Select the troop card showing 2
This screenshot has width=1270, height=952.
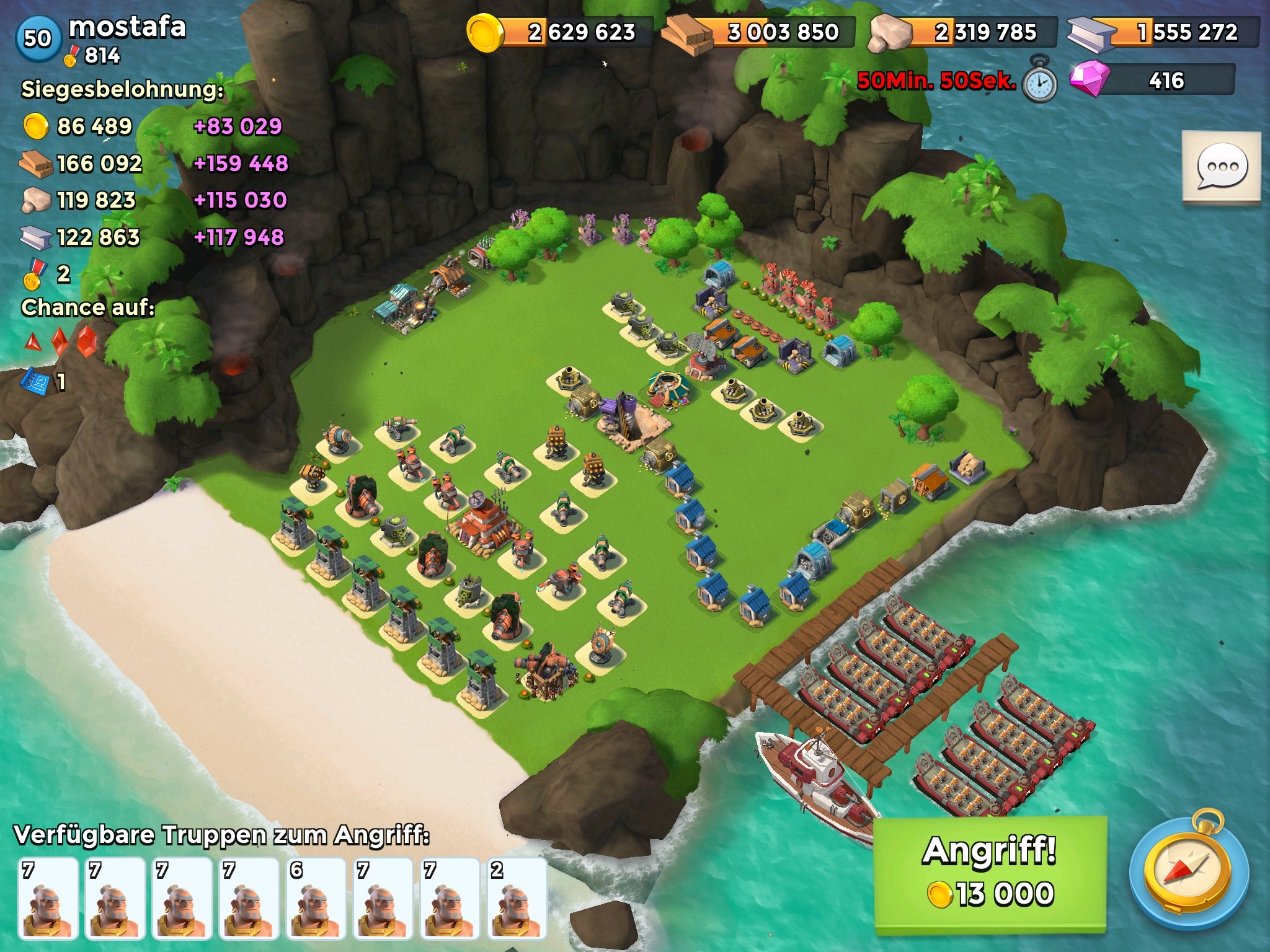pyautogui.click(x=517, y=898)
